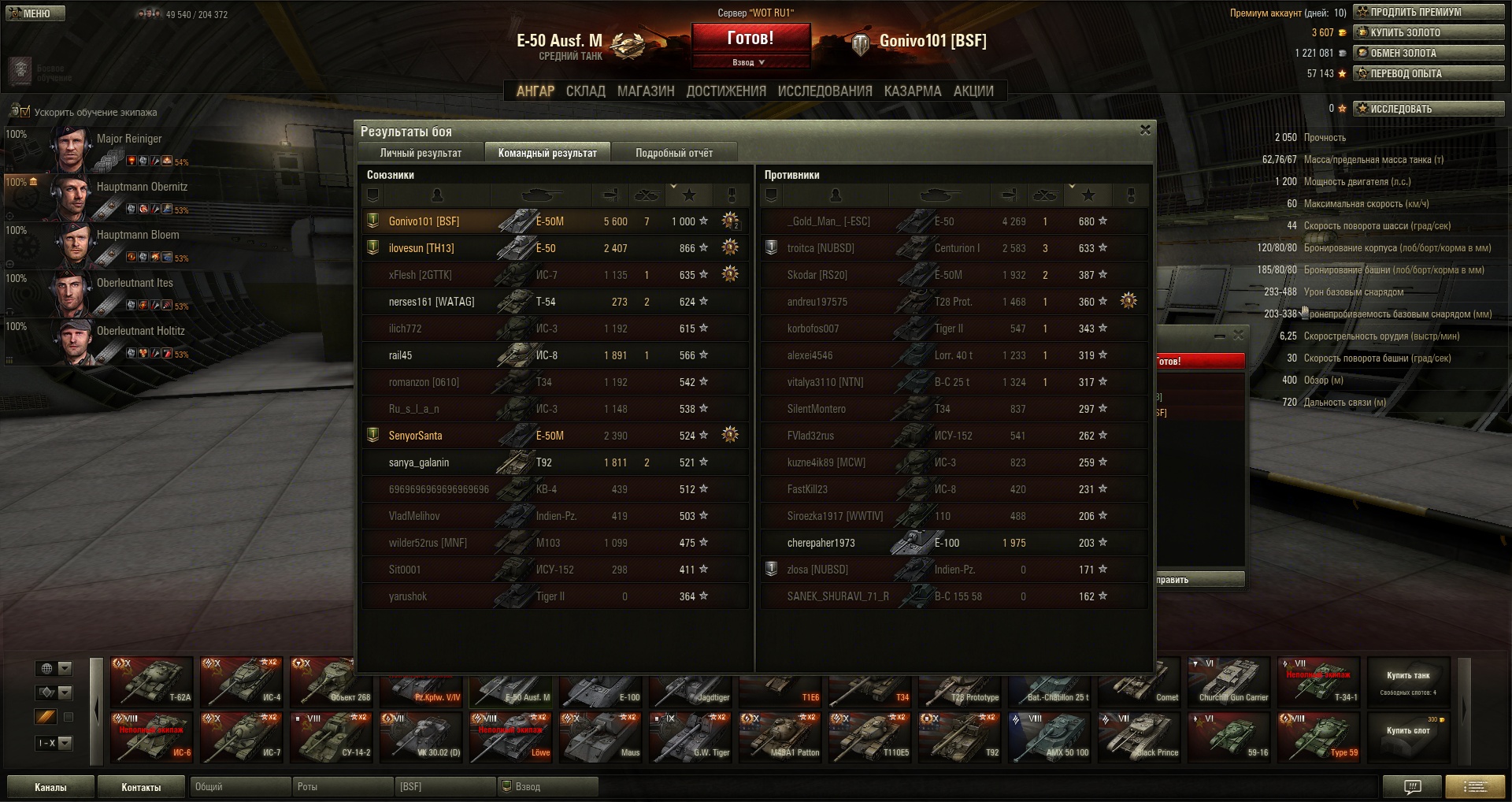The height and width of the screenshot is (802, 1512).
Task: Open the Каналы chat channels button
Action: point(50,787)
